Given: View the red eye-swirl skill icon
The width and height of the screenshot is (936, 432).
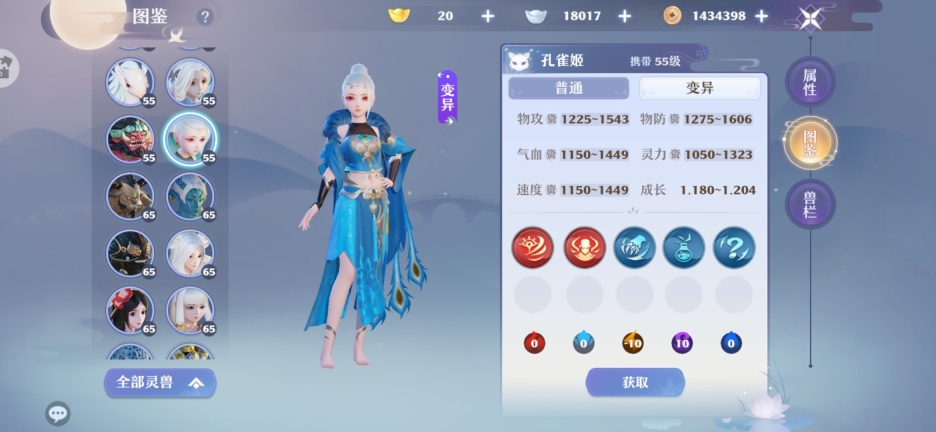Looking at the screenshot, I should 533,246.
